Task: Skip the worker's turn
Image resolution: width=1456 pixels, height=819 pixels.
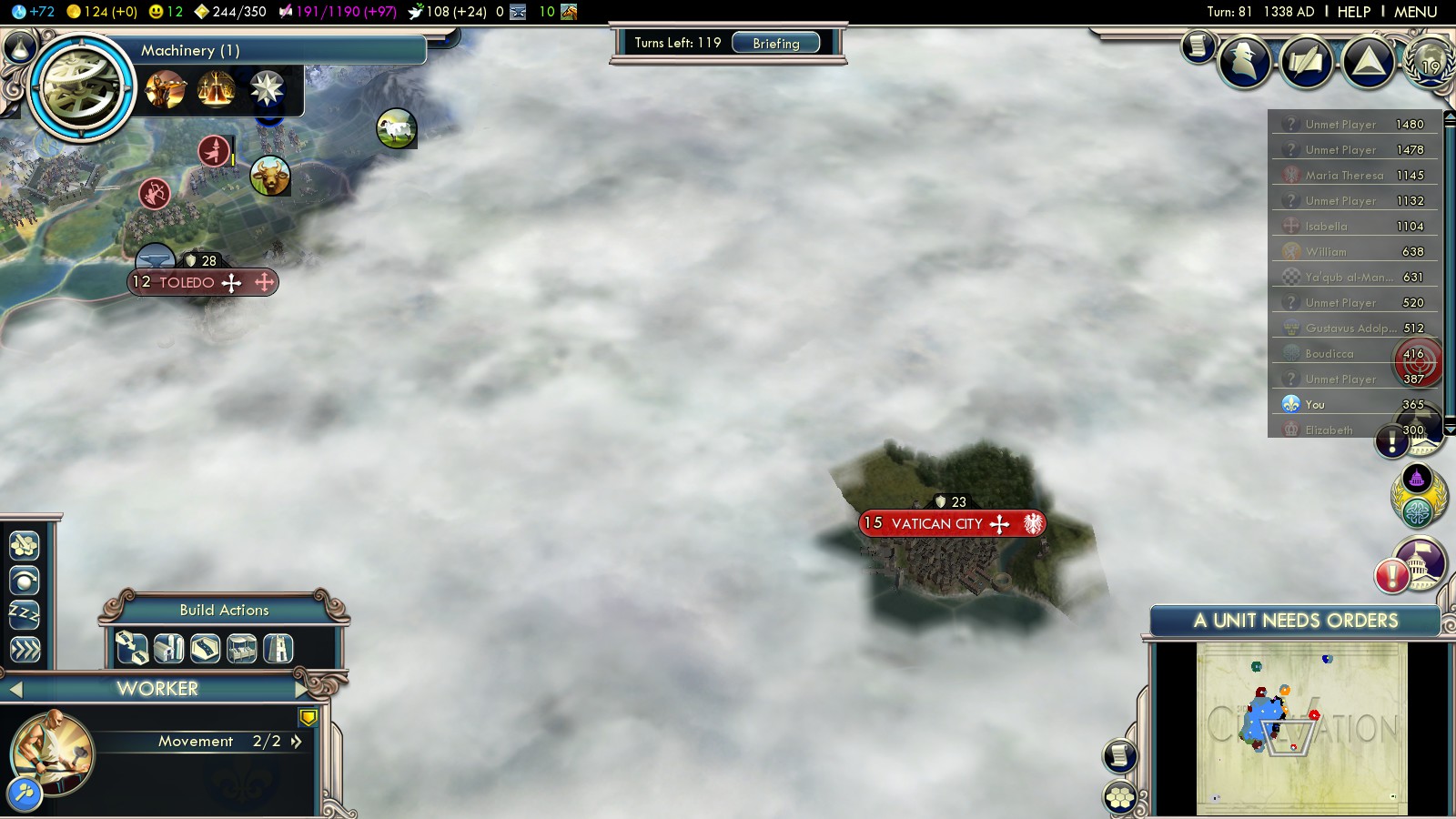Action: point(25,649)
